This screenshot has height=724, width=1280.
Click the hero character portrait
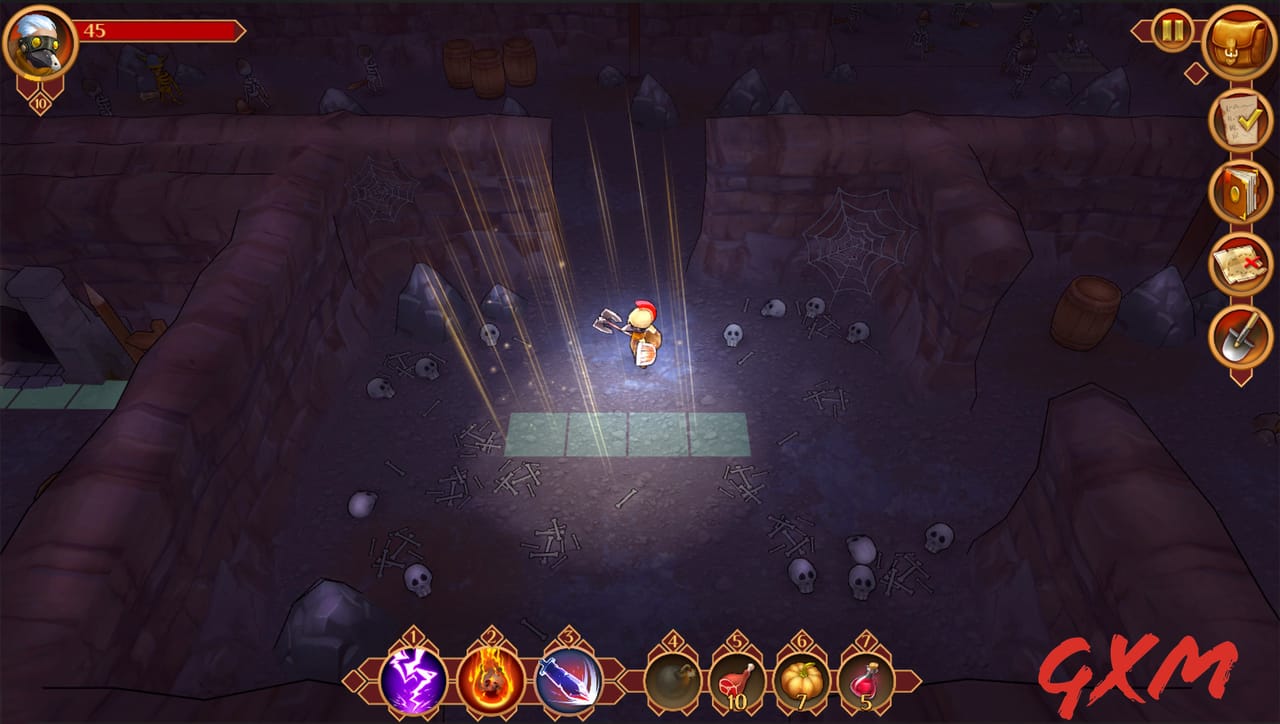[x=39, y=42]
